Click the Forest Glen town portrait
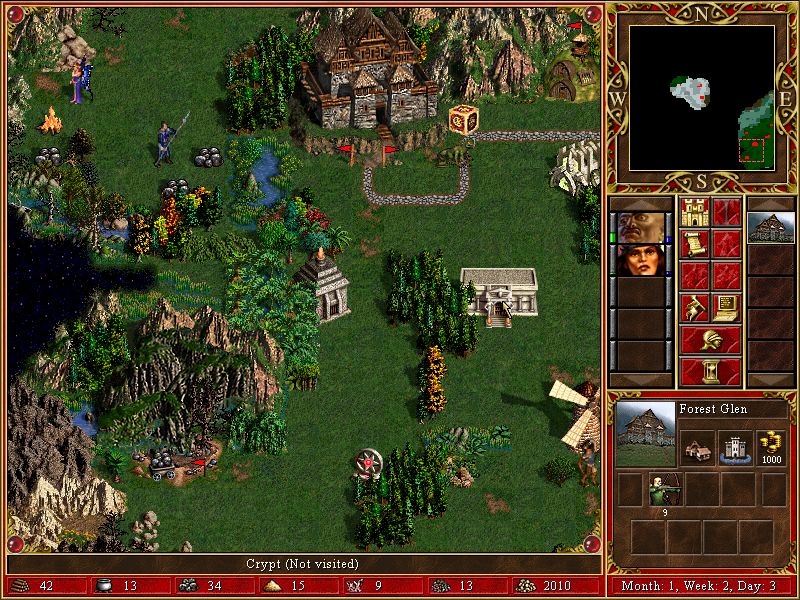This screenshot has width=800, height=600. [x=645, y=434]
